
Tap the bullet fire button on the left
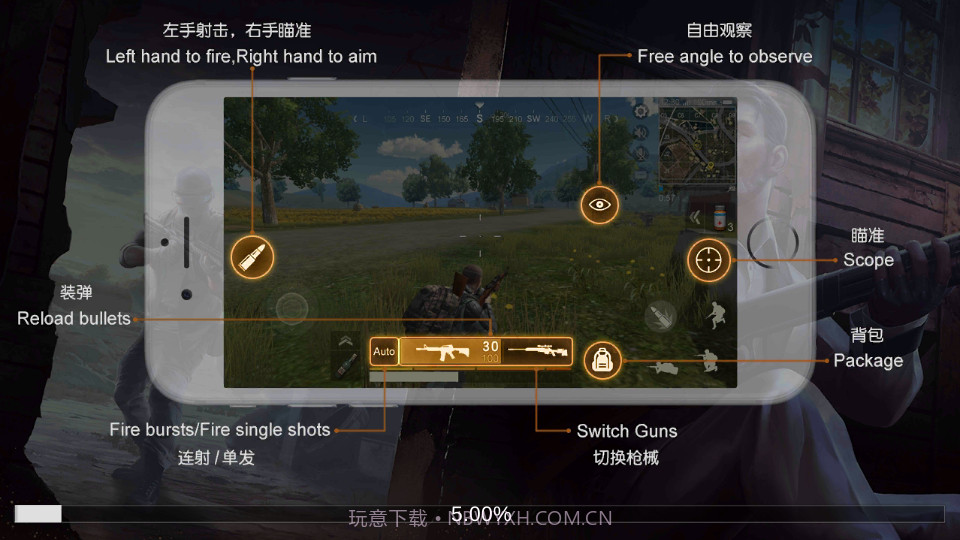tap(252, 258)
